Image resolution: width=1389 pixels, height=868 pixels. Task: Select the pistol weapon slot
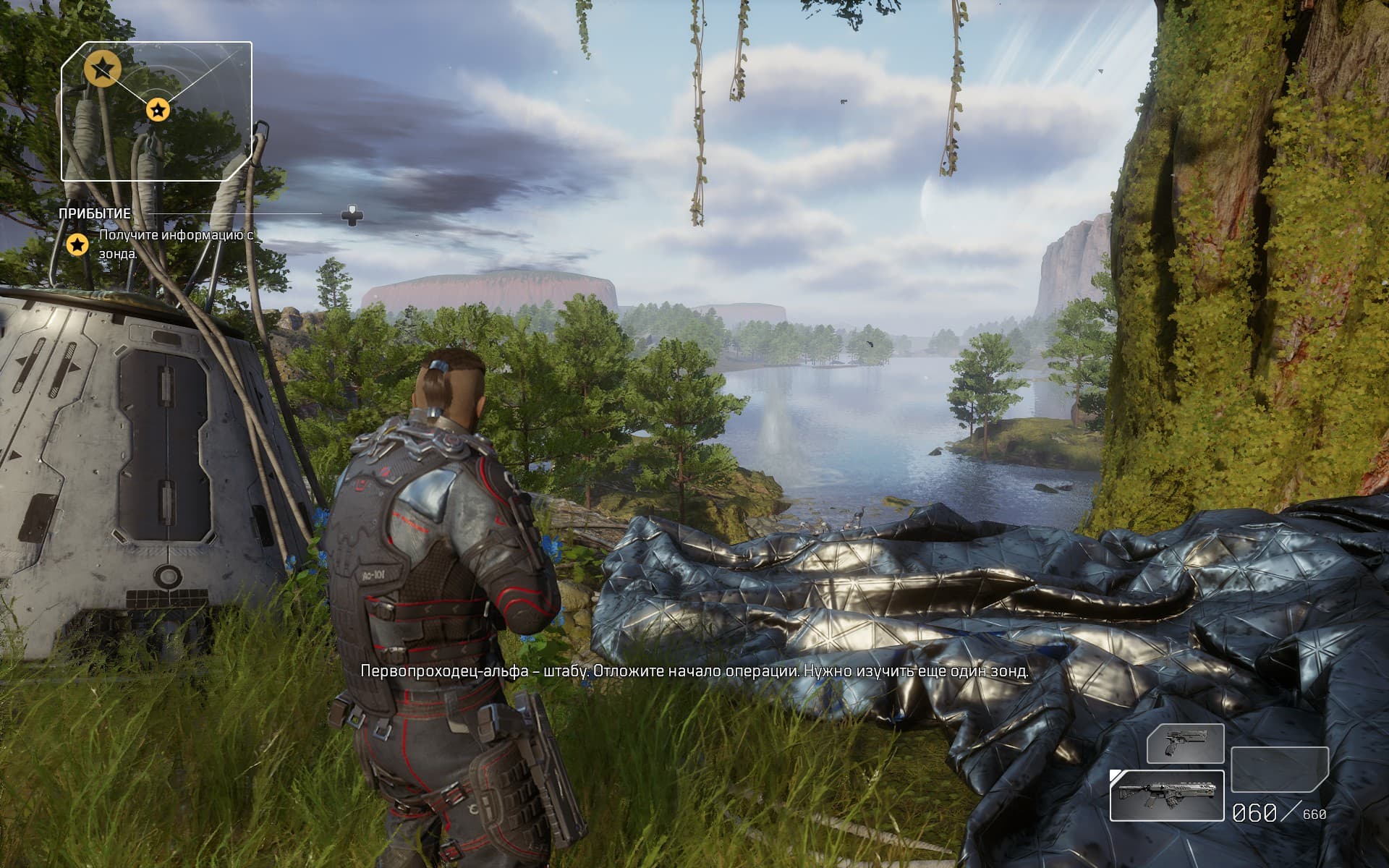pos(1185,744)
